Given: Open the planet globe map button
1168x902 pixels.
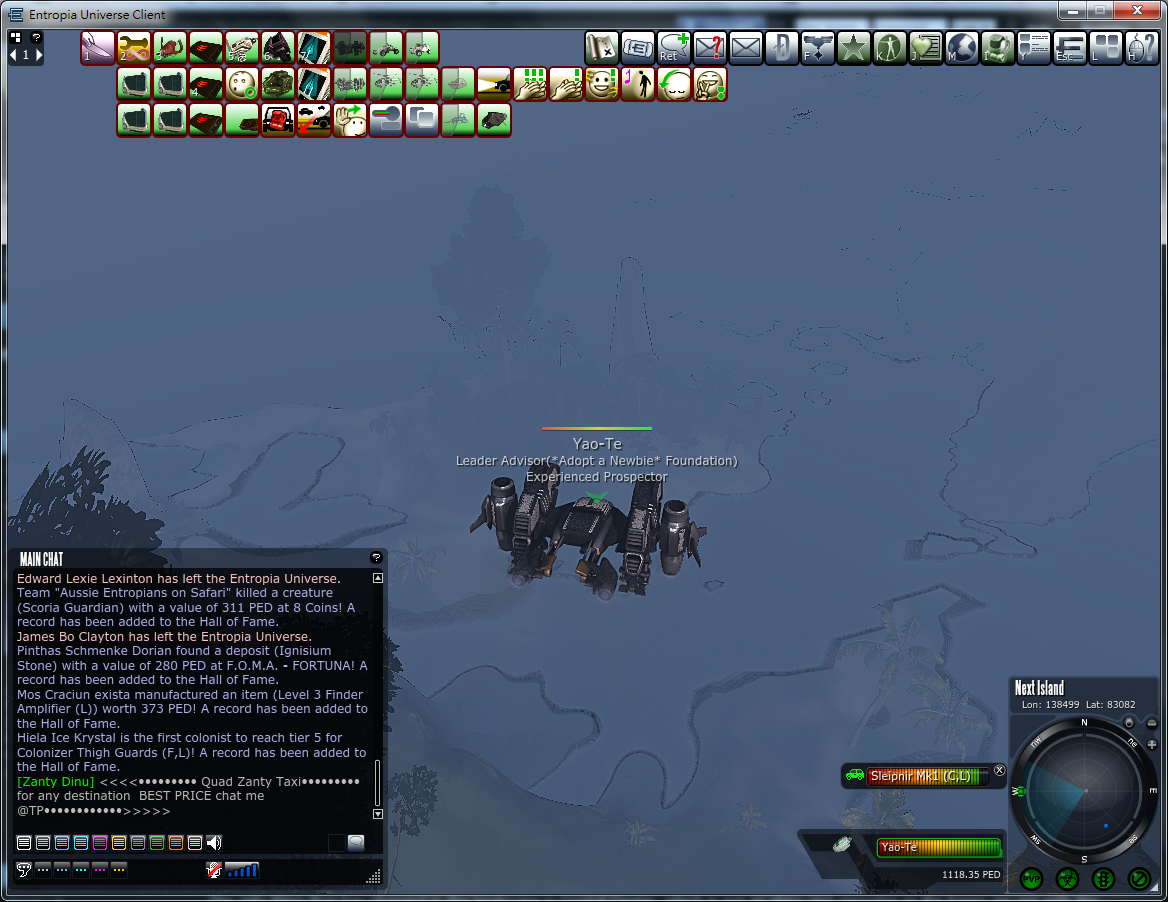Looking at the screenshot, I should [x=962, y=47].
